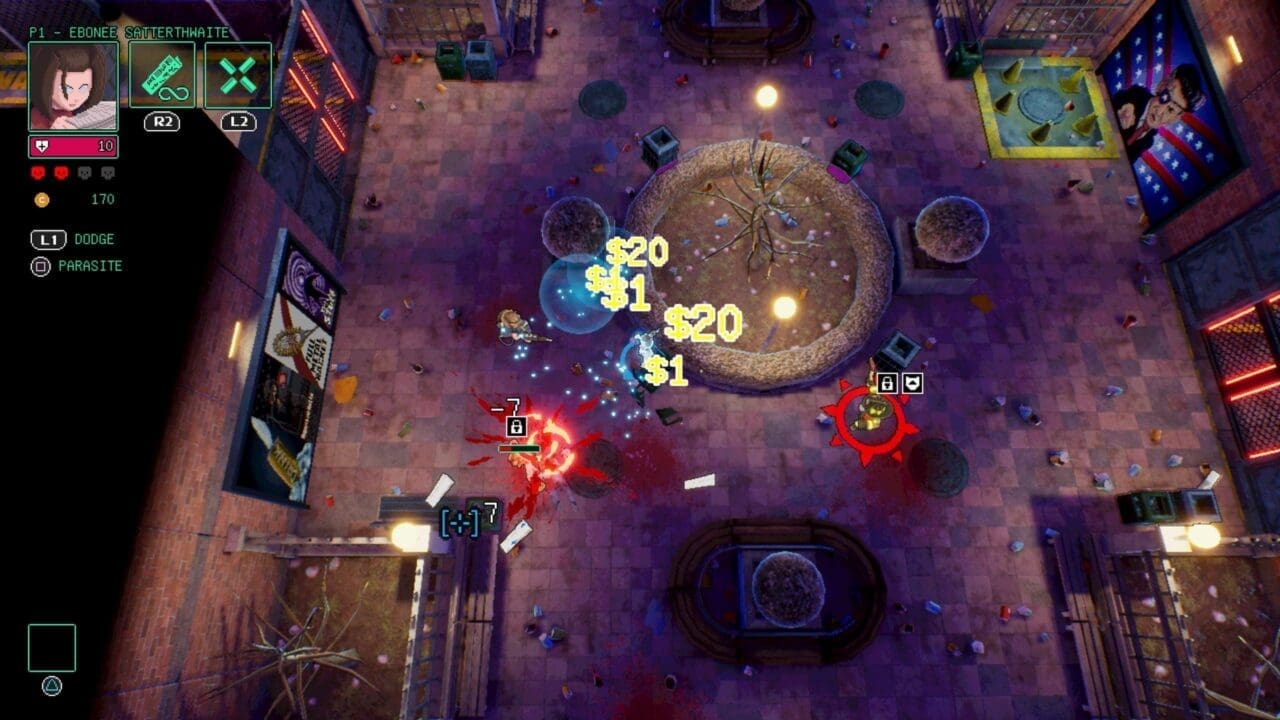Select the first red skull life icon
The height and width of the screenshot is (720, 1280).
[x=37, y=172]
